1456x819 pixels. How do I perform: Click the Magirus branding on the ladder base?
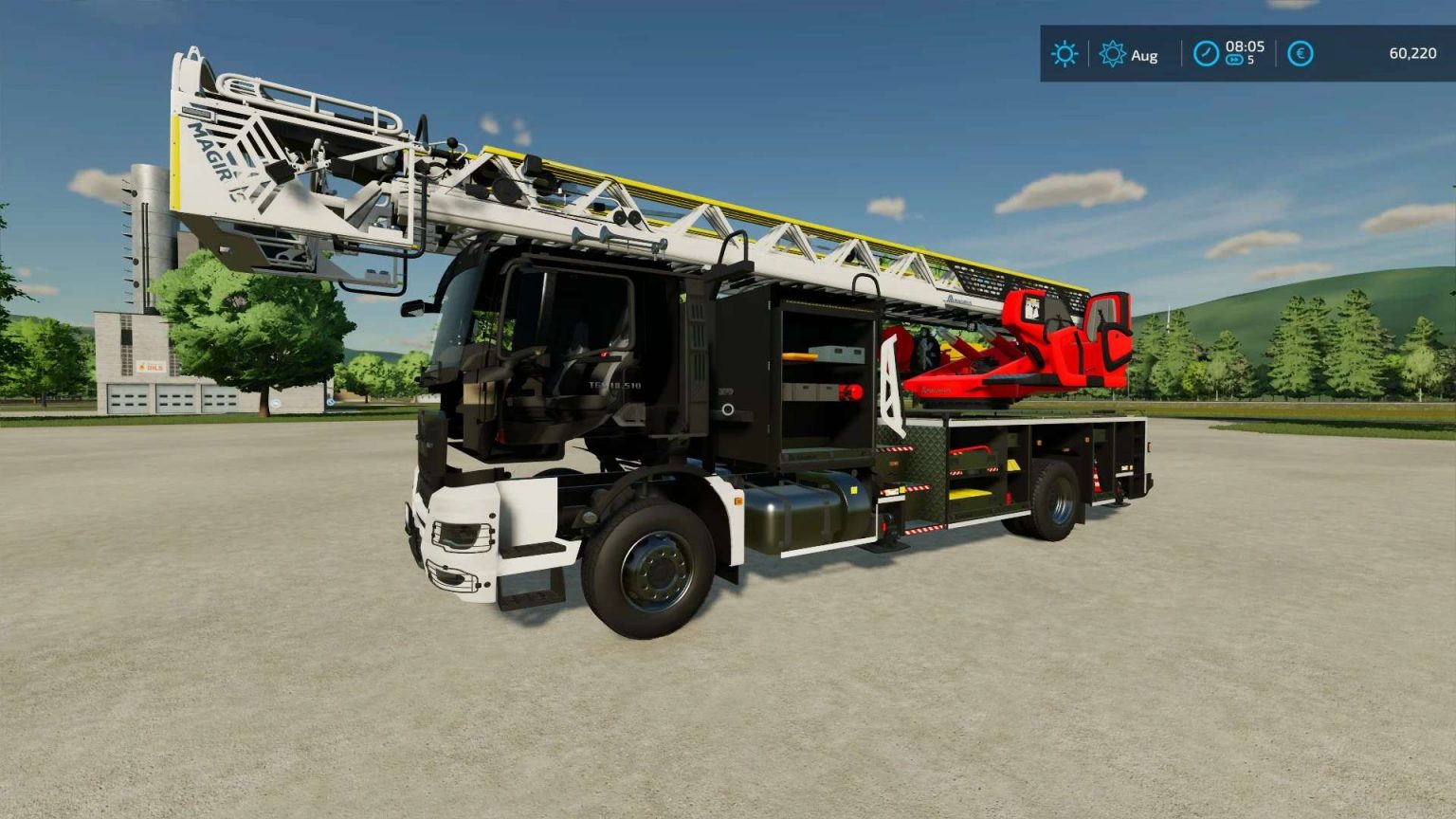click(x=957, y=300)
